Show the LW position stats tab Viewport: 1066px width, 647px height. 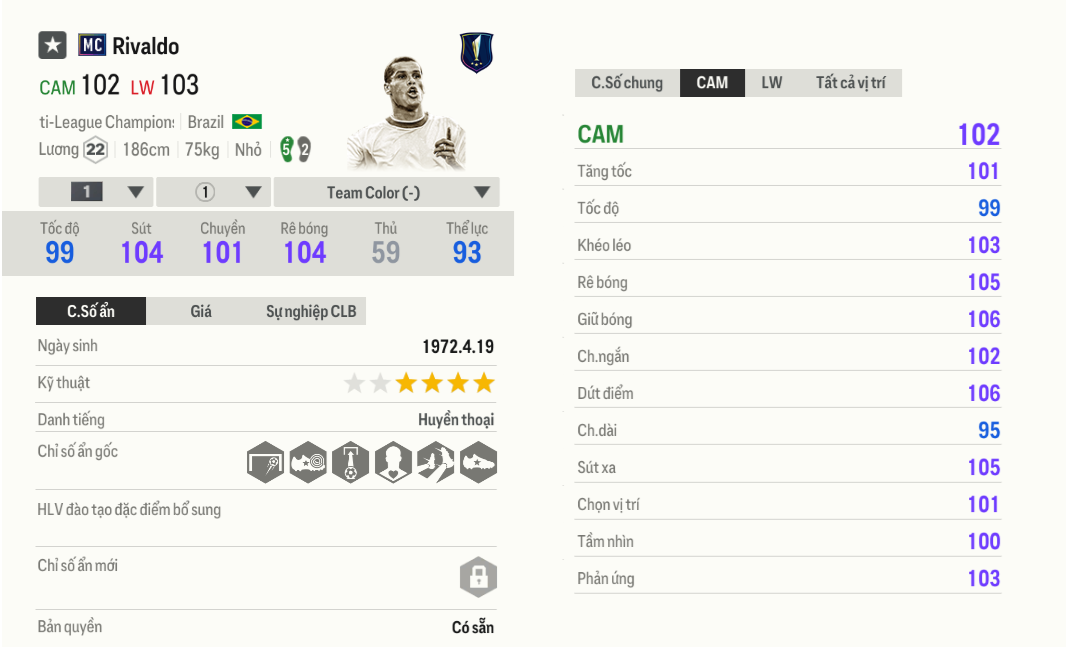tap(772, 83)
